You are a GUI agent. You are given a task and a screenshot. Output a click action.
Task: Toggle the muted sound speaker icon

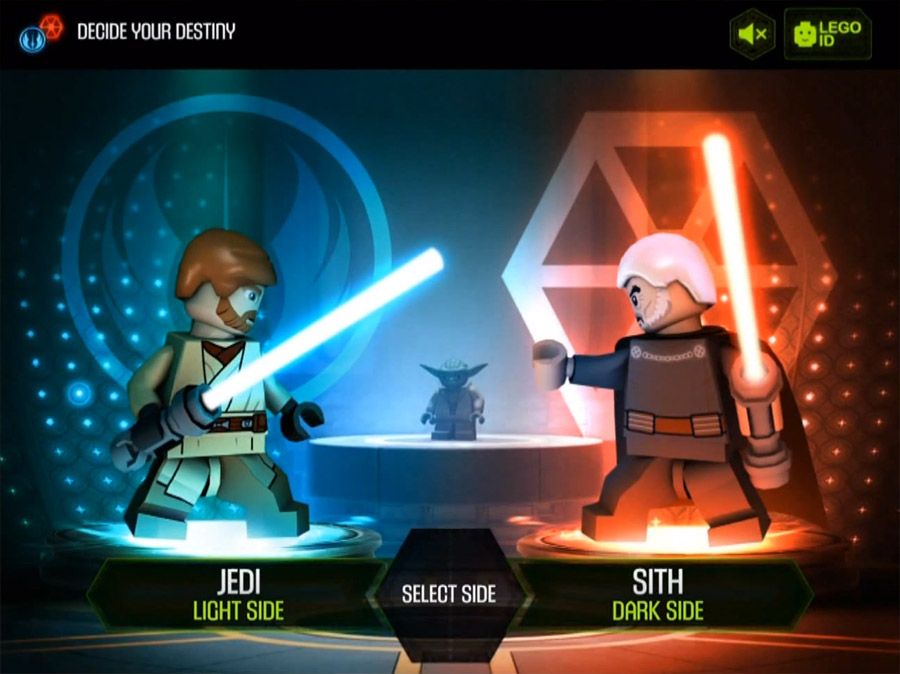pos(752,34)
